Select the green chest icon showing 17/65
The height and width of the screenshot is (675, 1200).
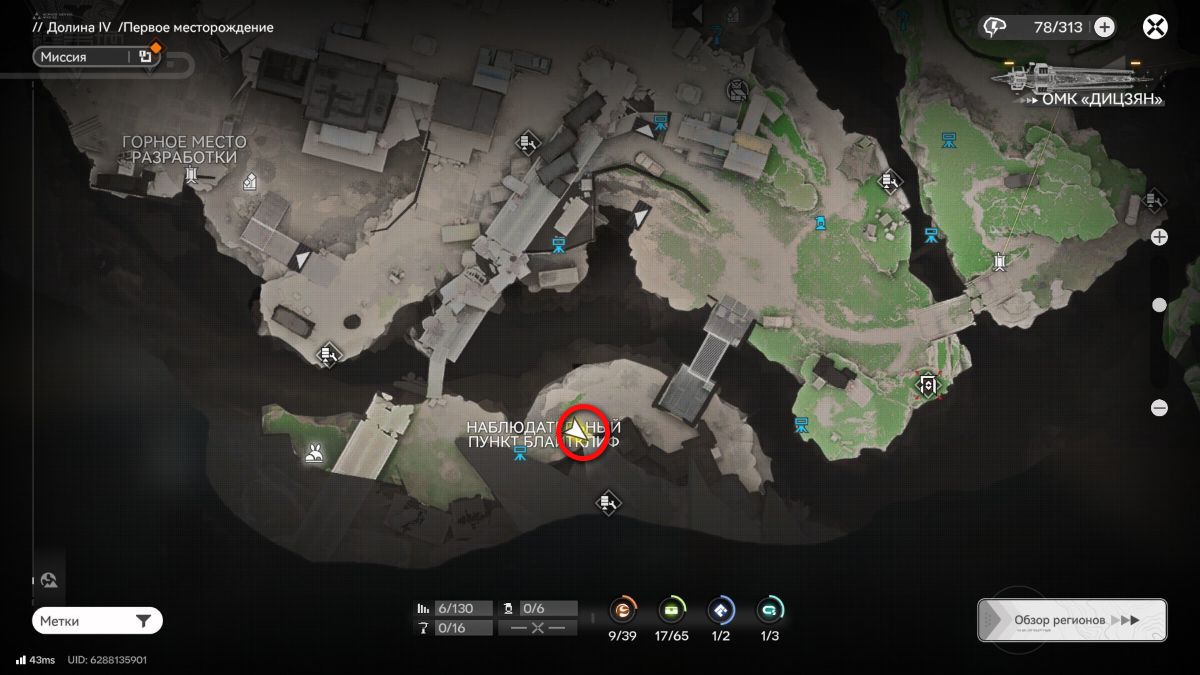672,609
